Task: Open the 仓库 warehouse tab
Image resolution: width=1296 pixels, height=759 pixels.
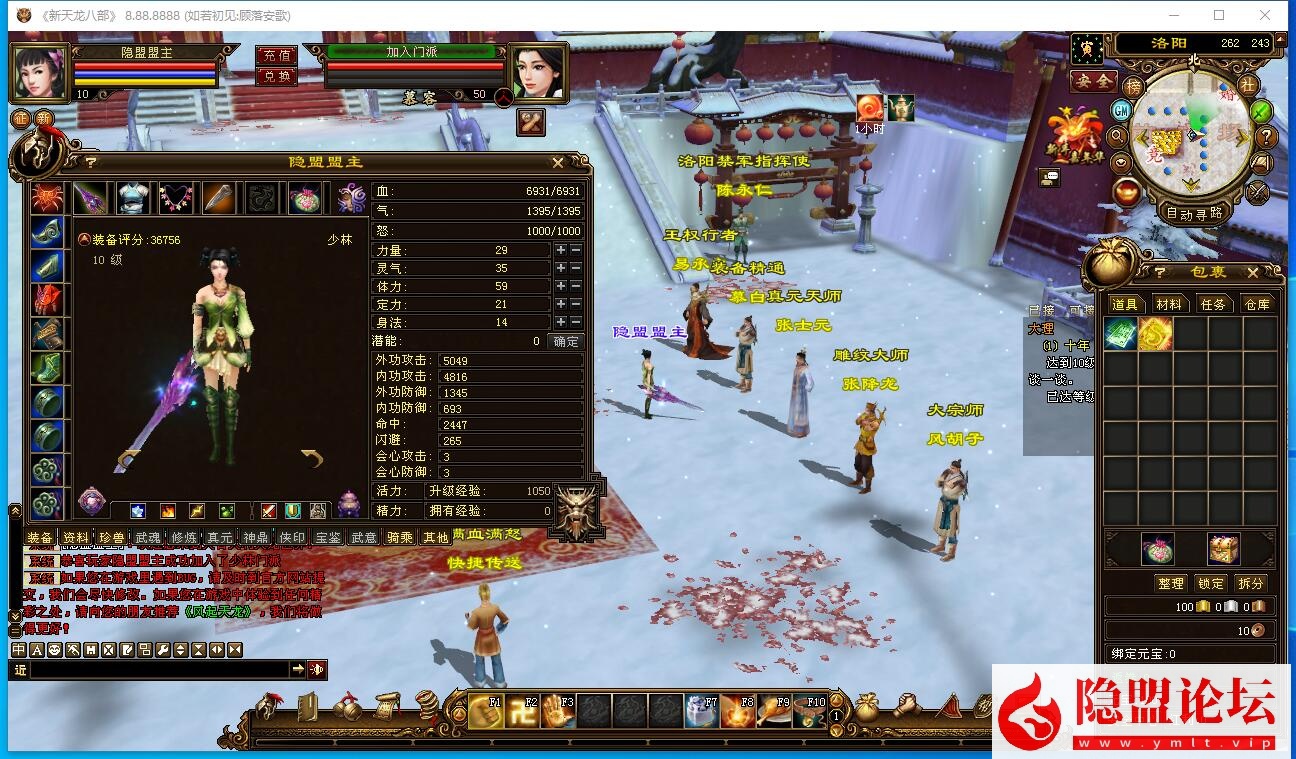Action: point(1256,304)
